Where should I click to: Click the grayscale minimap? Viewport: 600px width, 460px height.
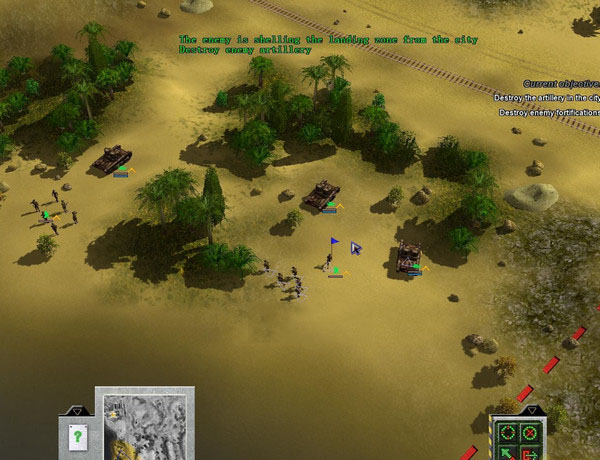click(146, 426)
